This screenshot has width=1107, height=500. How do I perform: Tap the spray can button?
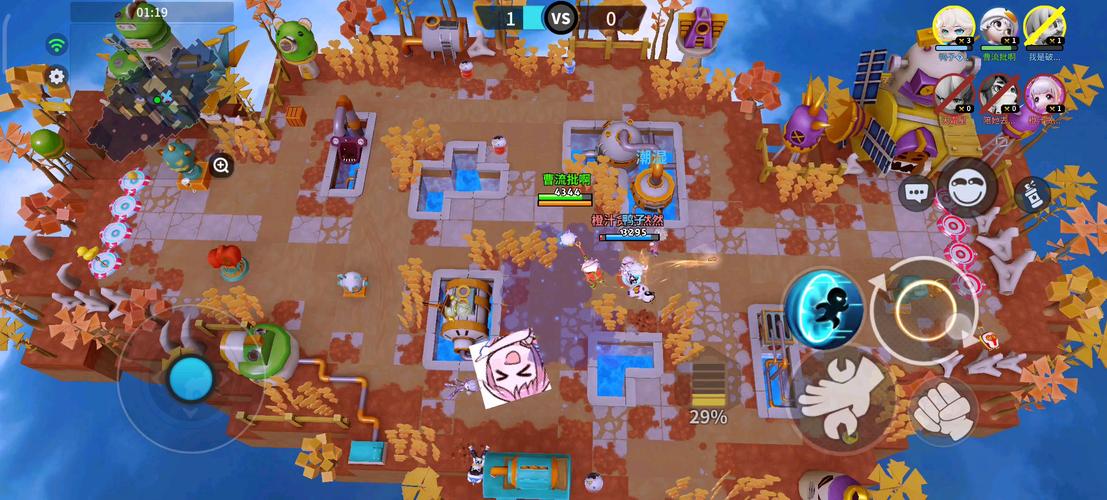click(x=1032, y=194)
